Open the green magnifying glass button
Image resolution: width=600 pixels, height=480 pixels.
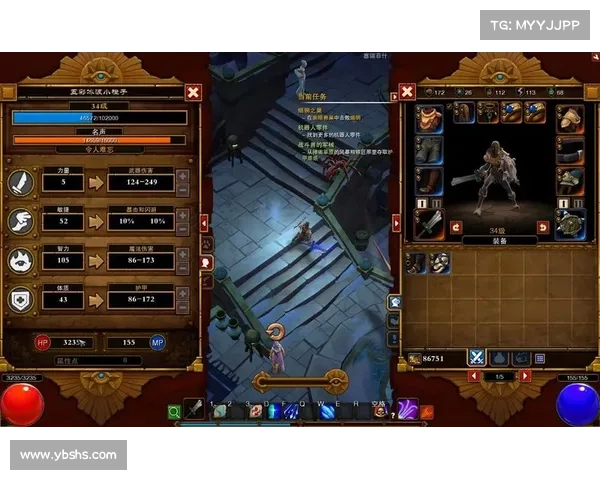tap(174, 410)
